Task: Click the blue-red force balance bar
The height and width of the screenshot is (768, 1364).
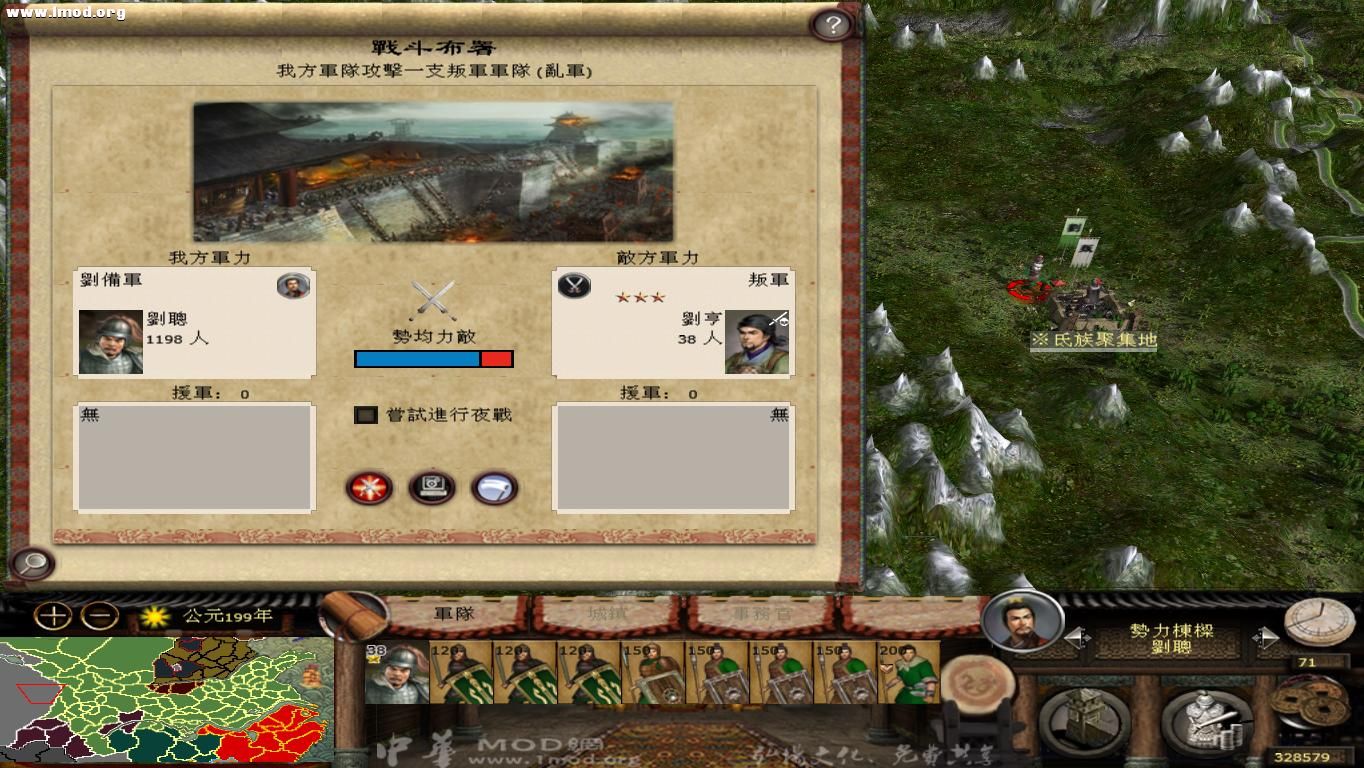Action: tap(433, 358)
